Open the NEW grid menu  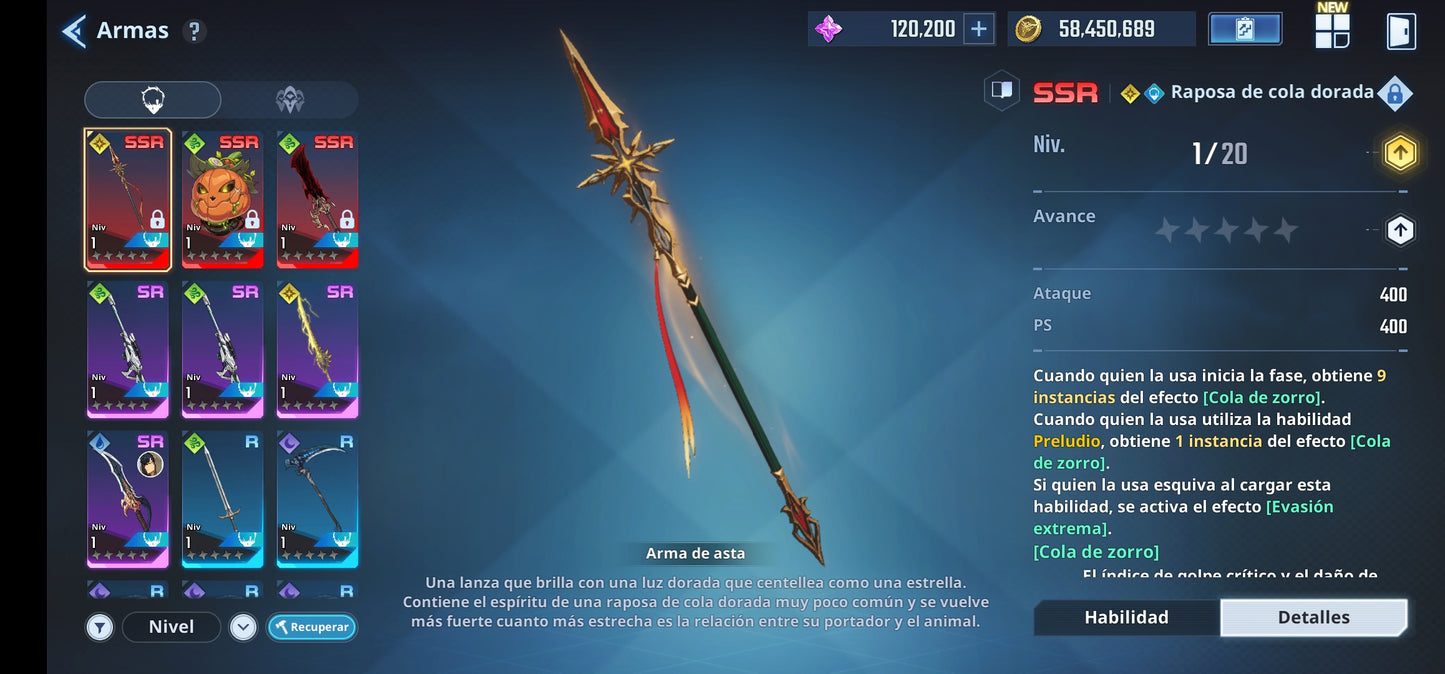point(1332,30)
